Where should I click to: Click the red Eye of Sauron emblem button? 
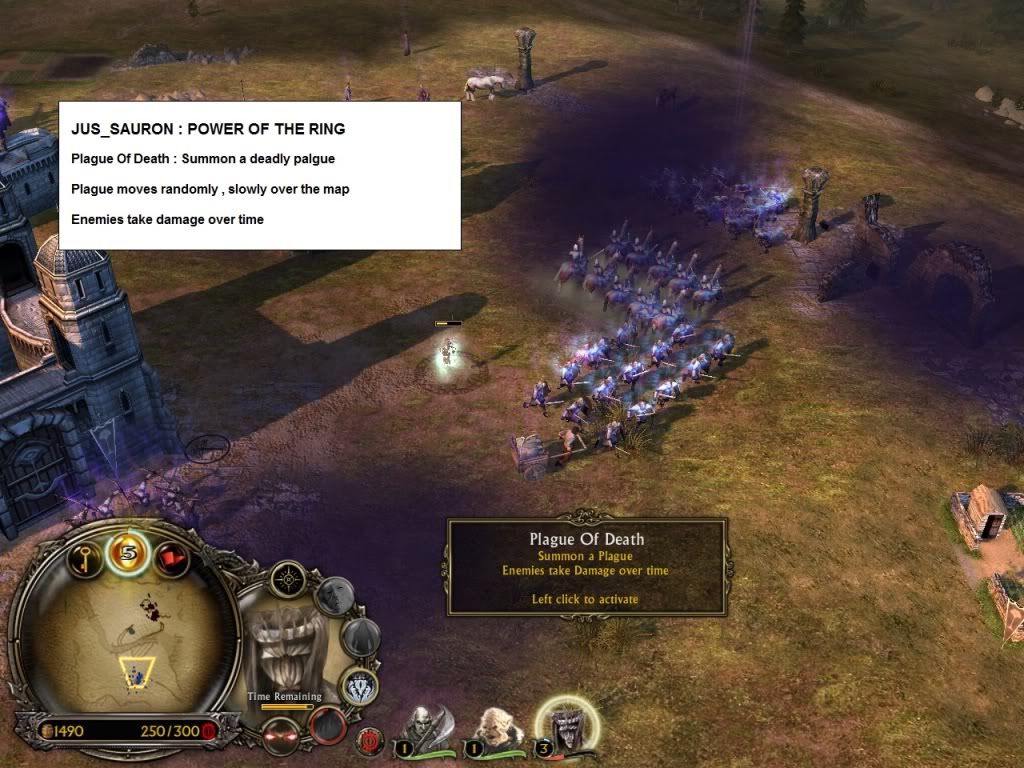[x=370, y=741]
